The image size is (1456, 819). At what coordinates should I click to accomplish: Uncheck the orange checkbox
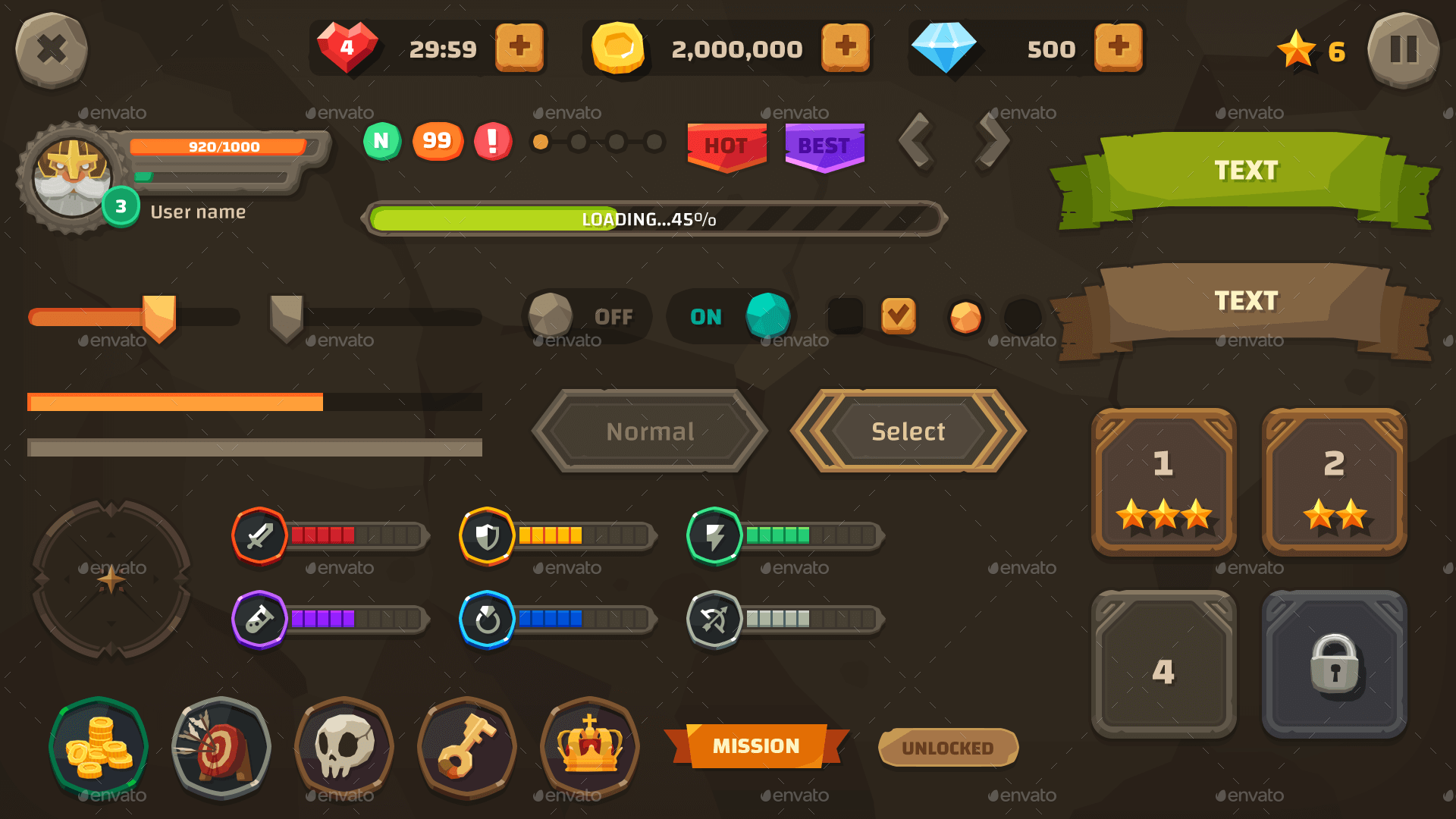899,316
